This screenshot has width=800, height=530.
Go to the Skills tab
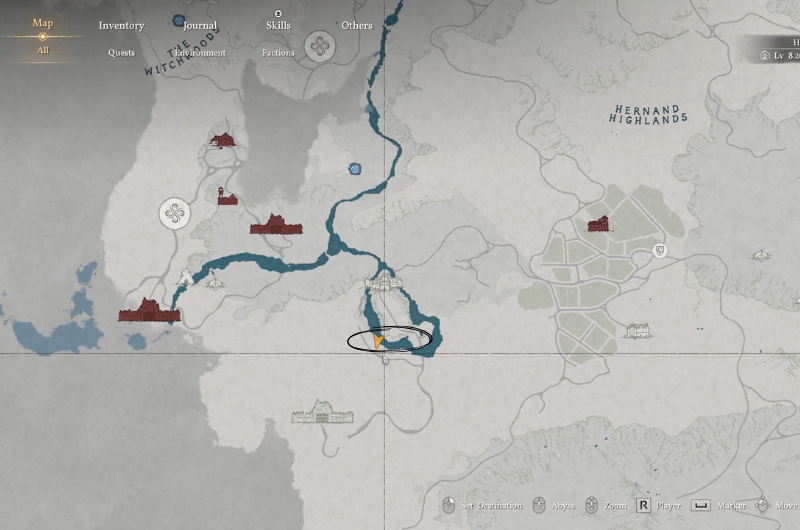[x=279, y=25]
